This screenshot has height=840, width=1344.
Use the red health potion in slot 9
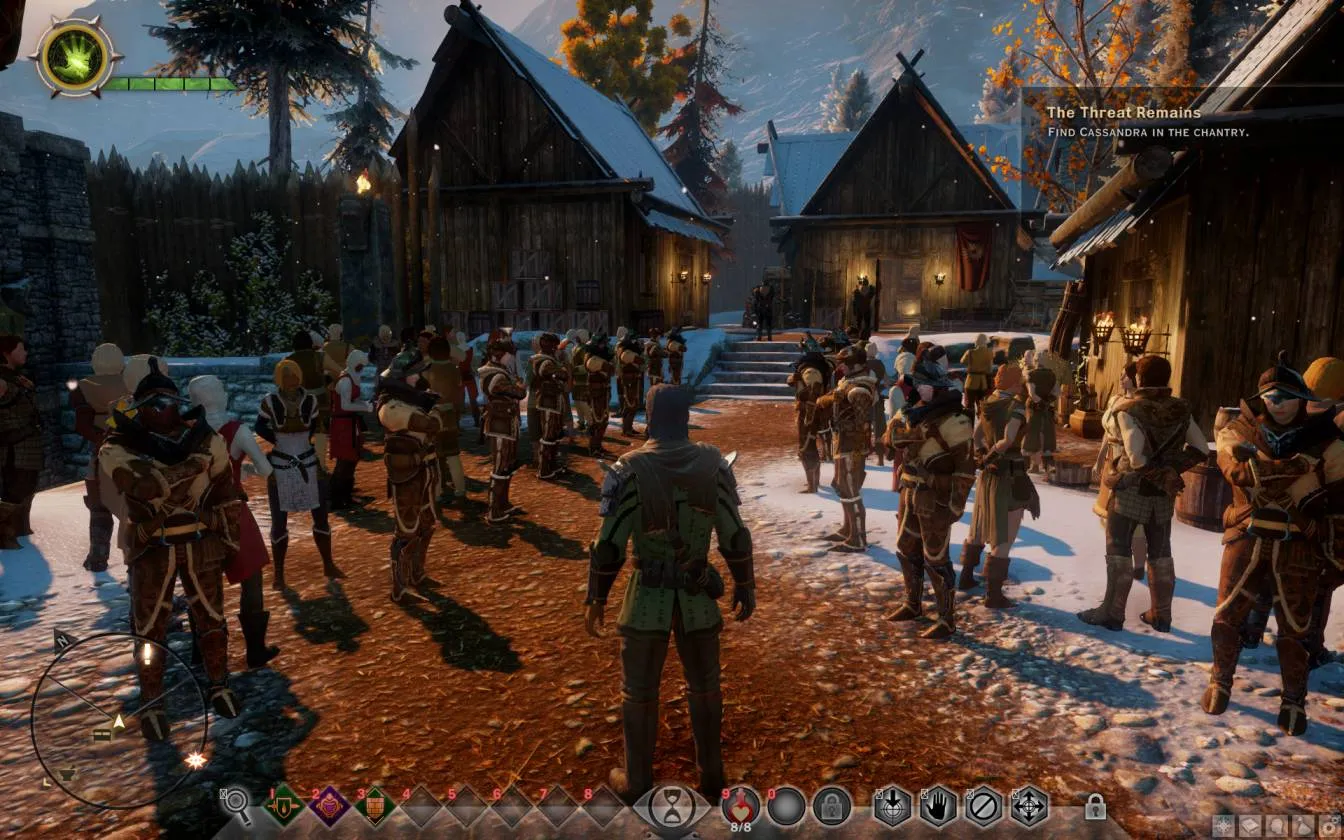(x=740, y=804)
